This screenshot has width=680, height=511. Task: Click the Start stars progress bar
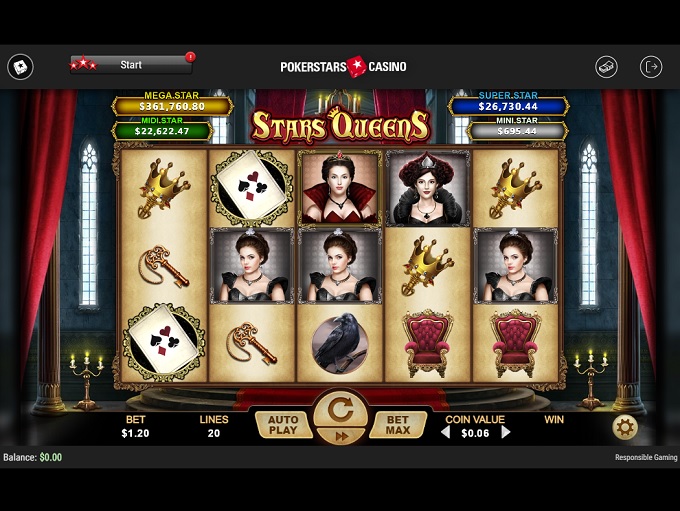point(131,65)
